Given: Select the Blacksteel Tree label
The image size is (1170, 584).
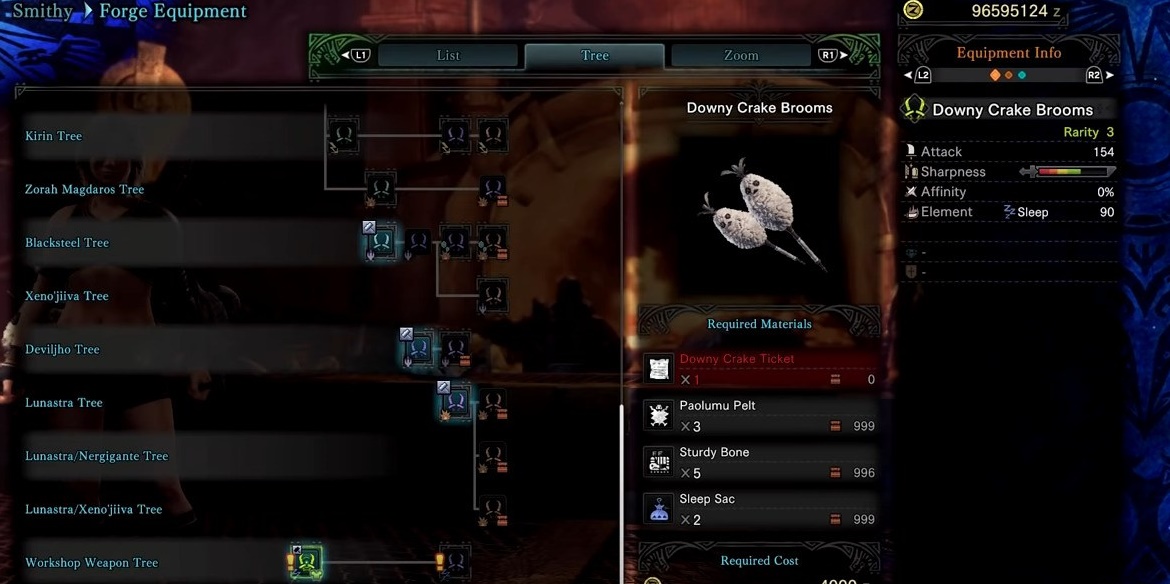Looking at the screenshot, I should click(x=67, y=243).
